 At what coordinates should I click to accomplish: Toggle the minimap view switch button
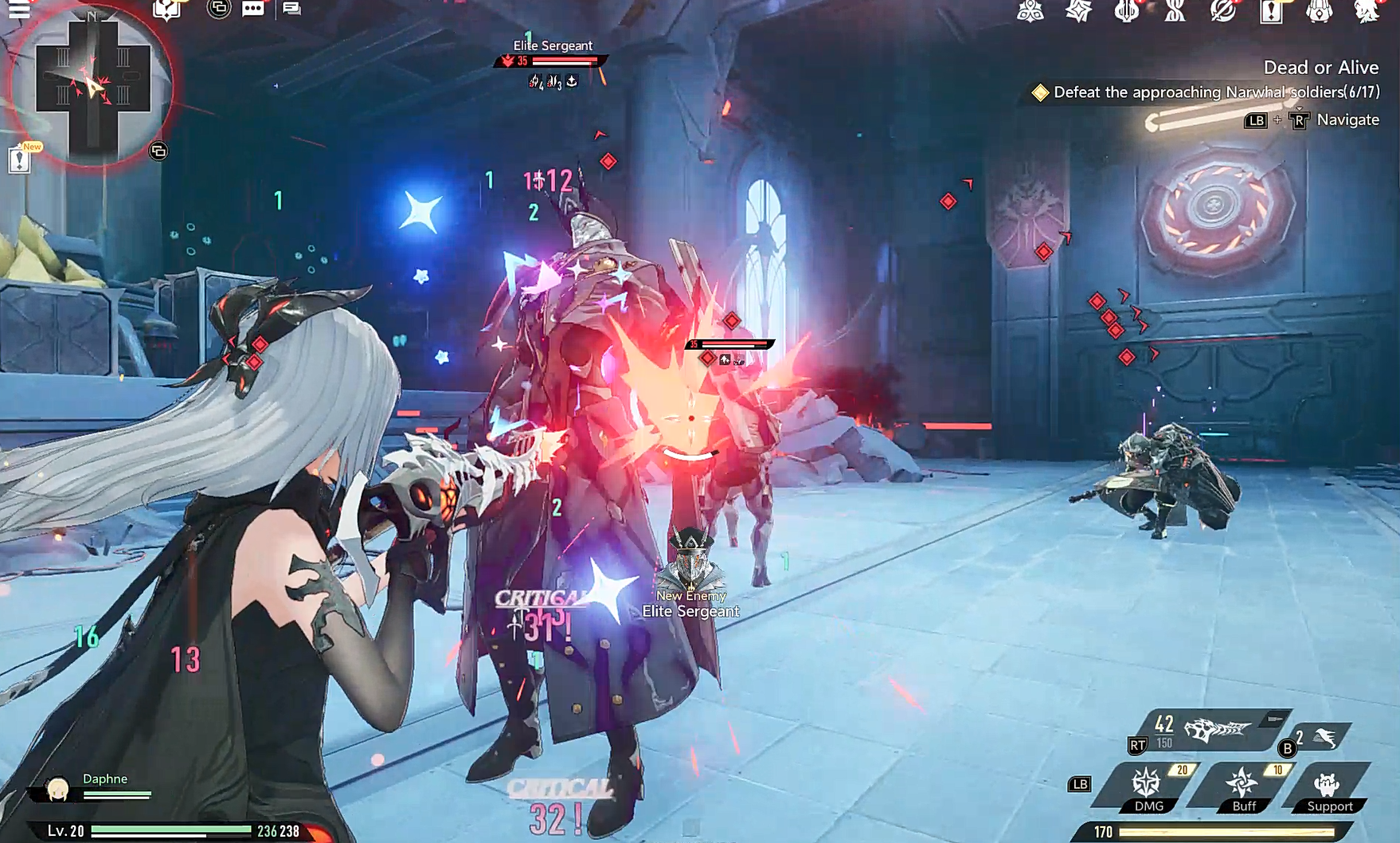tap(158, 151)
